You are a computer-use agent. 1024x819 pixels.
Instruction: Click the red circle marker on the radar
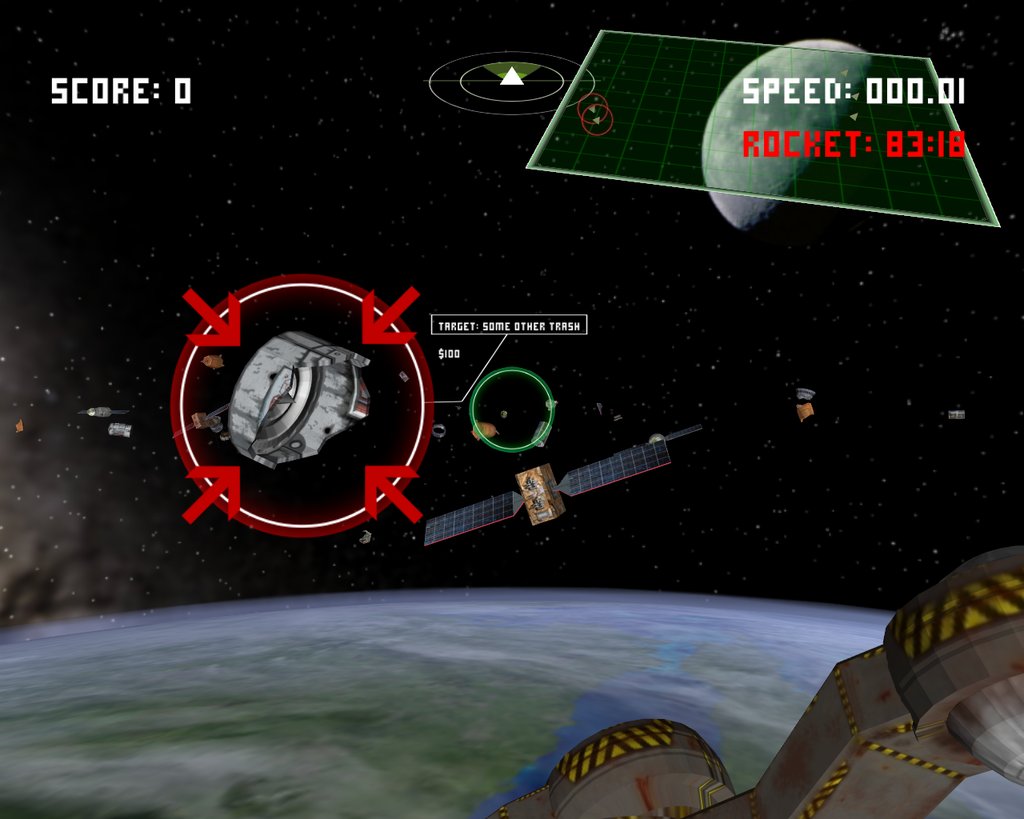[x=594, y=113]
